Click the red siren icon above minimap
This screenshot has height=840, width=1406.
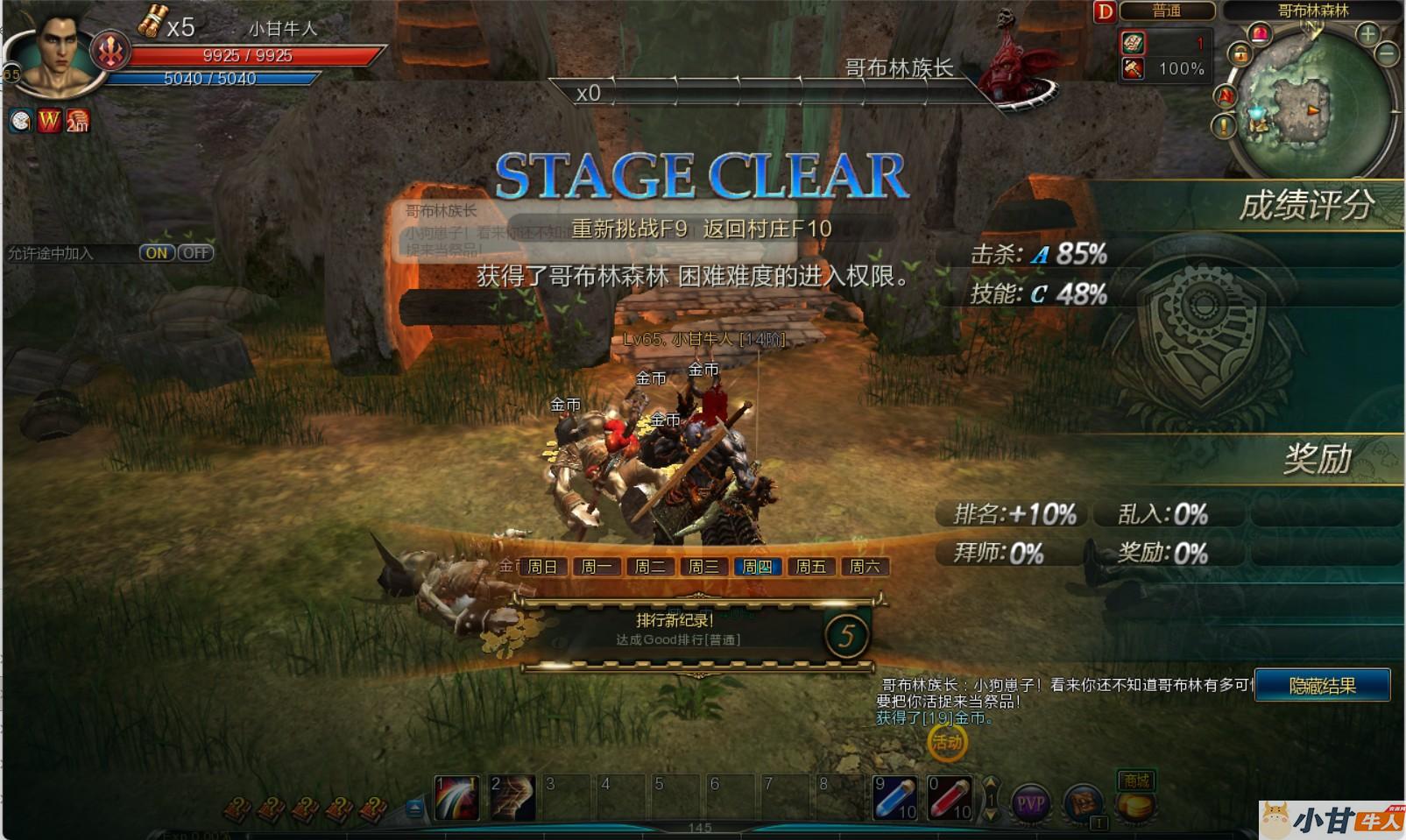(1260, 34)
